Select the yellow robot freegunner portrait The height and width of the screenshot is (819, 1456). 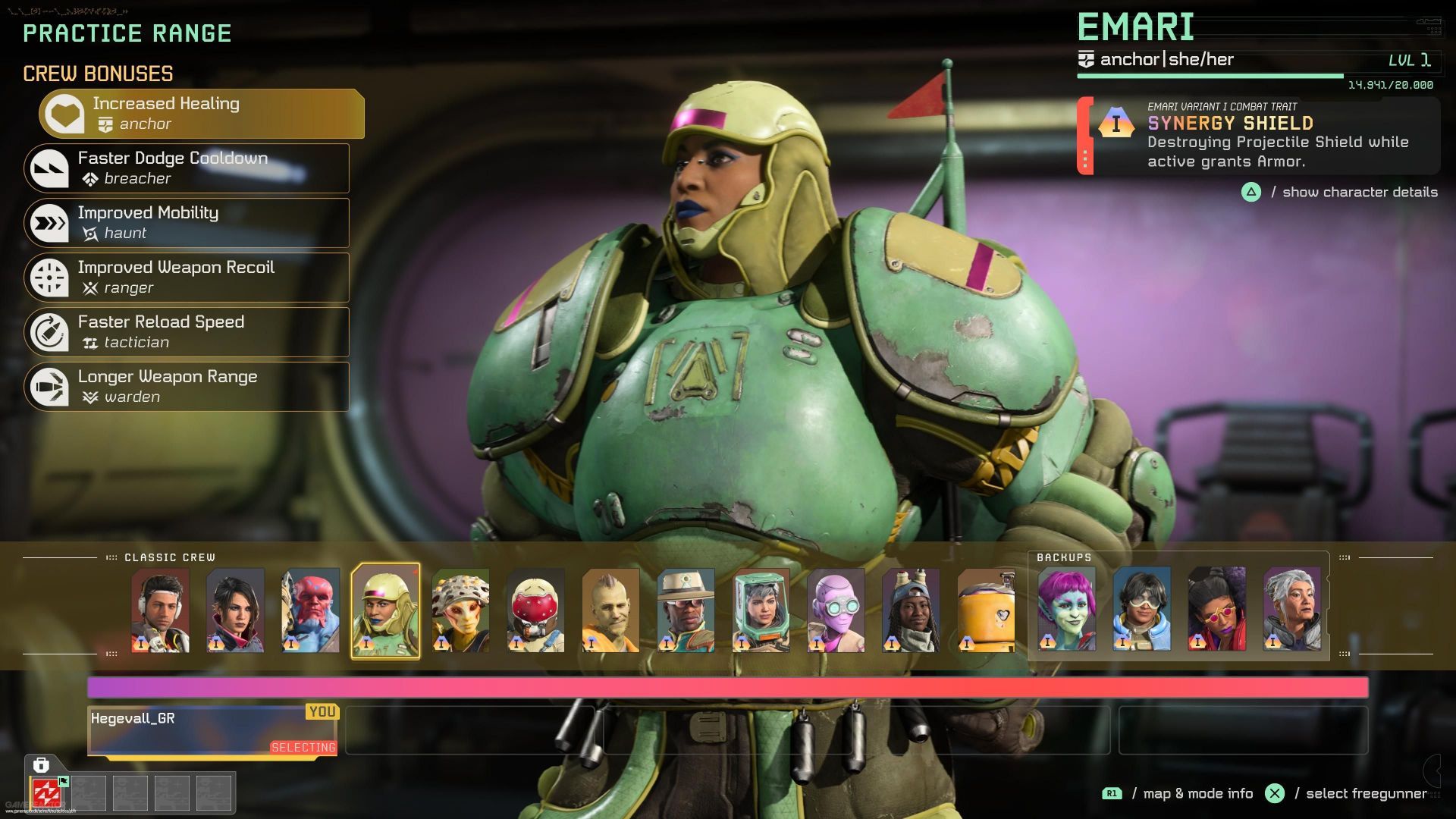point(985,610)
